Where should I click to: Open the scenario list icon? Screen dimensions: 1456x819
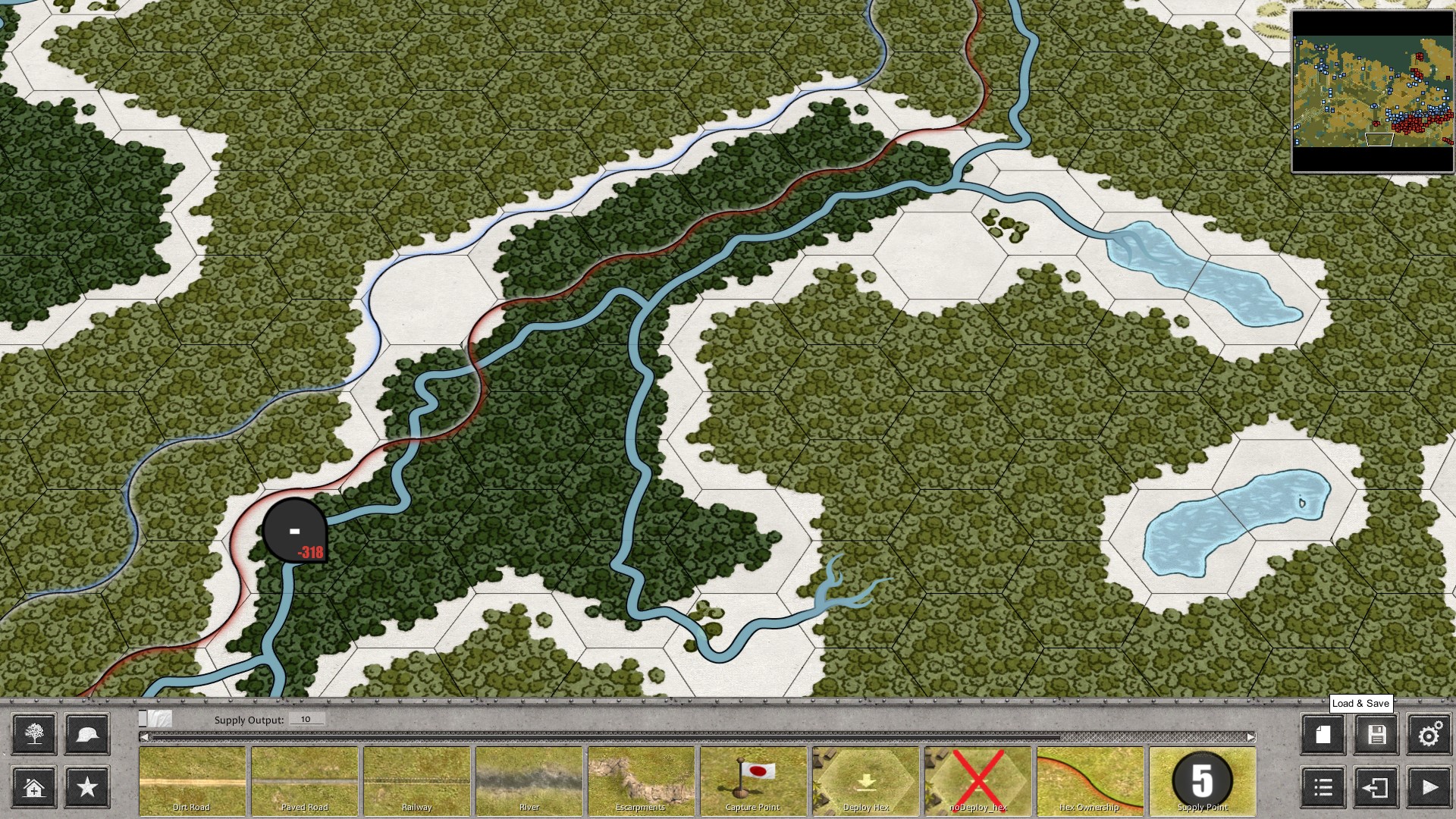point(1323,786)
